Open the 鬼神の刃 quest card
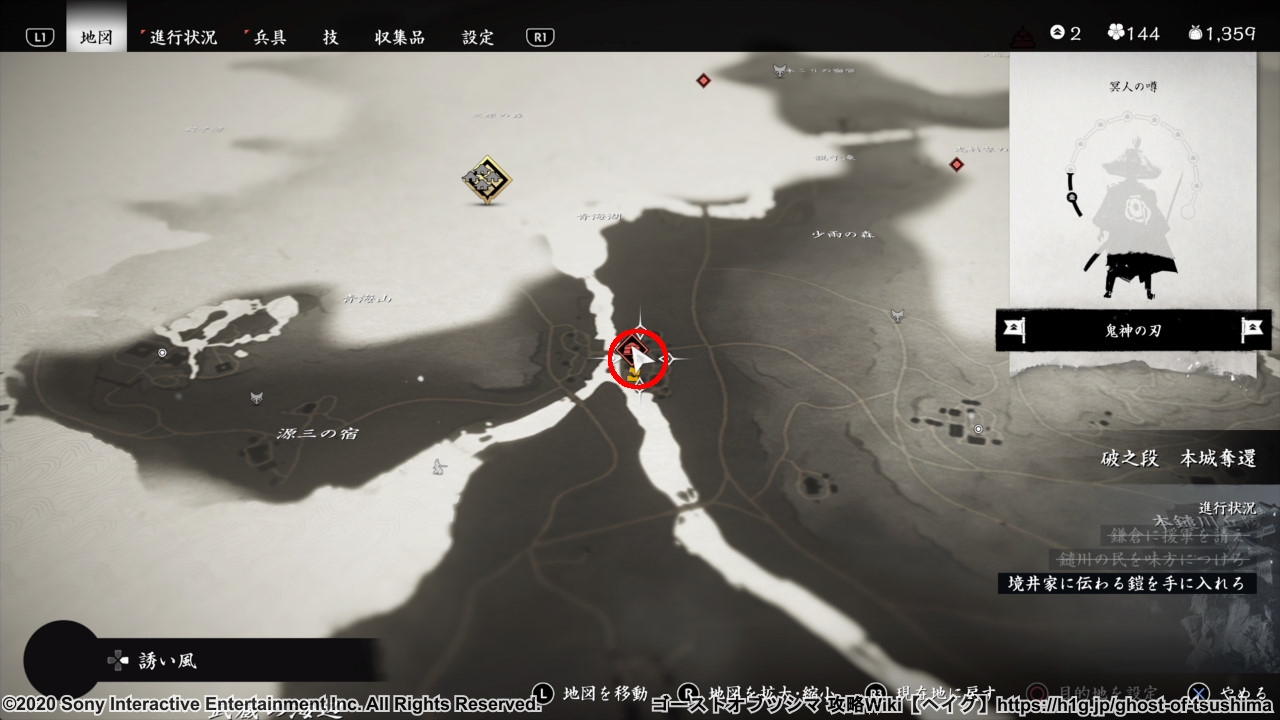The width and height of the screenshot is (1280, 720). click(x=1133, y=330)
